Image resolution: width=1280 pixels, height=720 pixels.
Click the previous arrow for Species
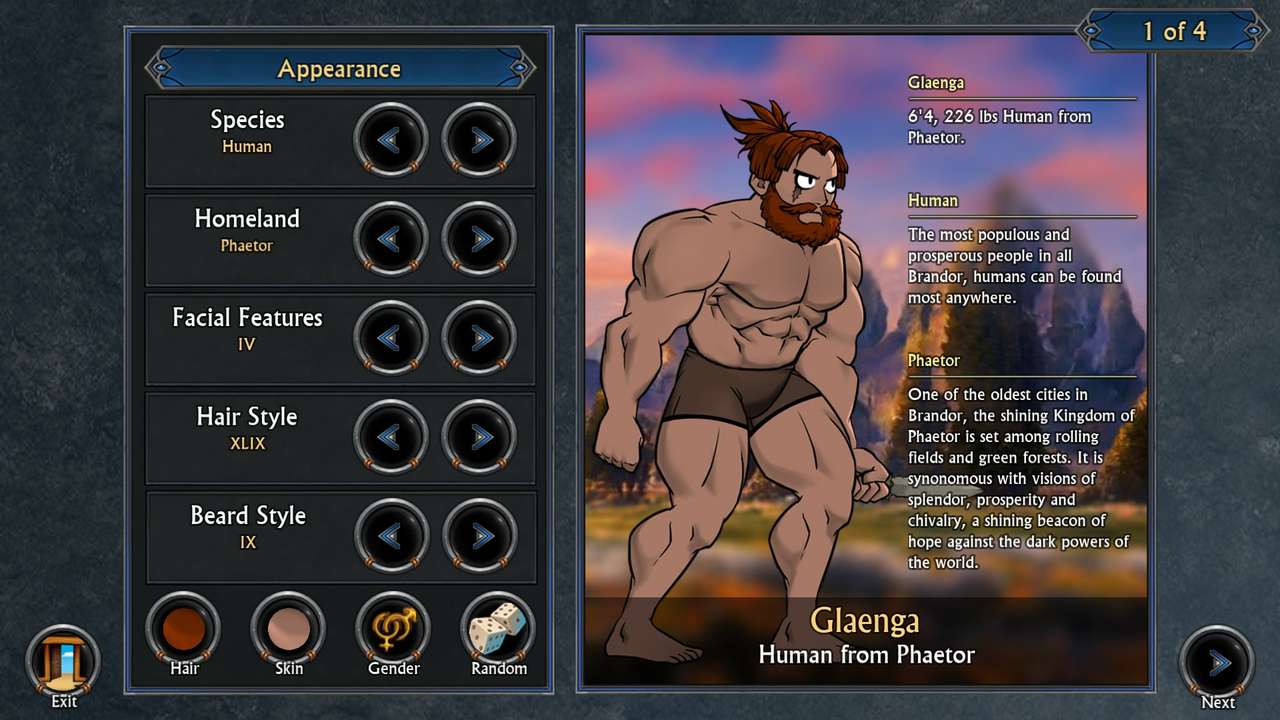pyautogui.click(x=391, y=140)
